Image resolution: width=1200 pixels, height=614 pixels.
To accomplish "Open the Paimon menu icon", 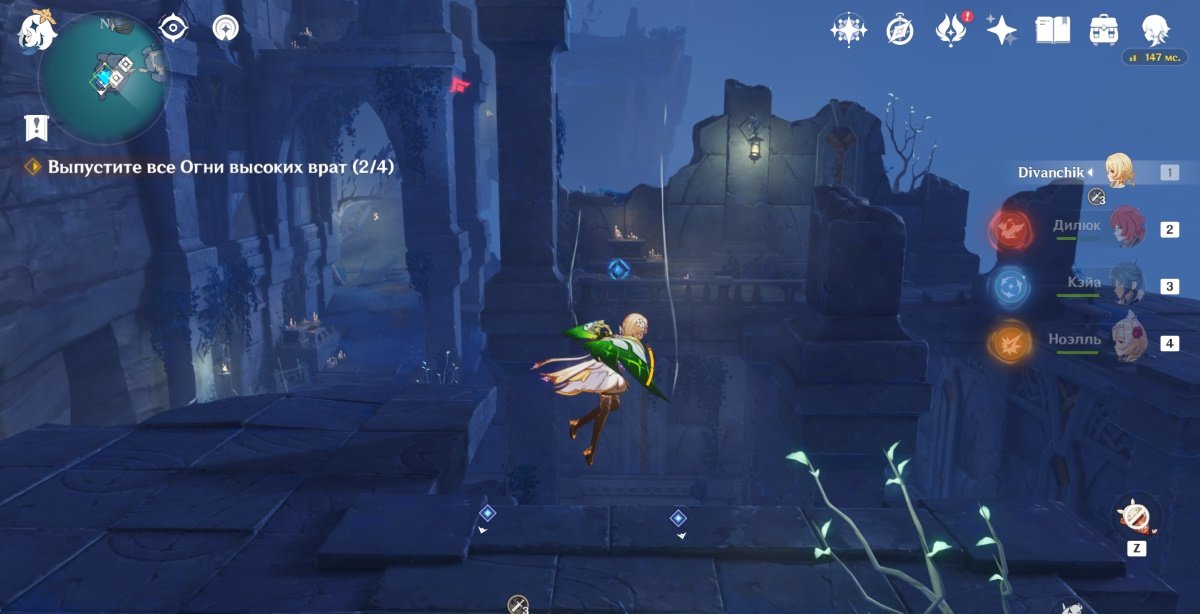I will pos(36,29).
